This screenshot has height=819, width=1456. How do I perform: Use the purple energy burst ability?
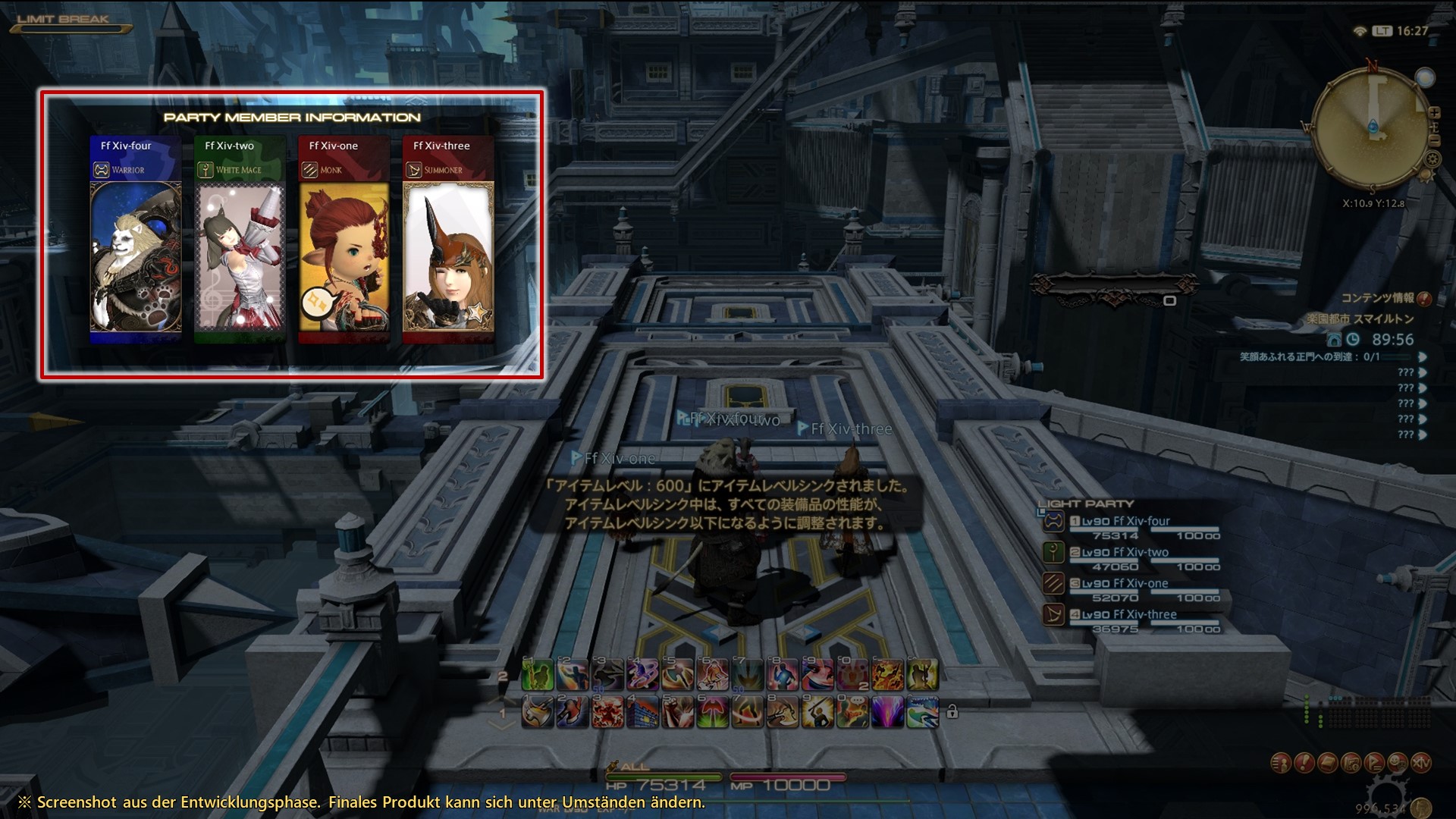pos(886,713)
